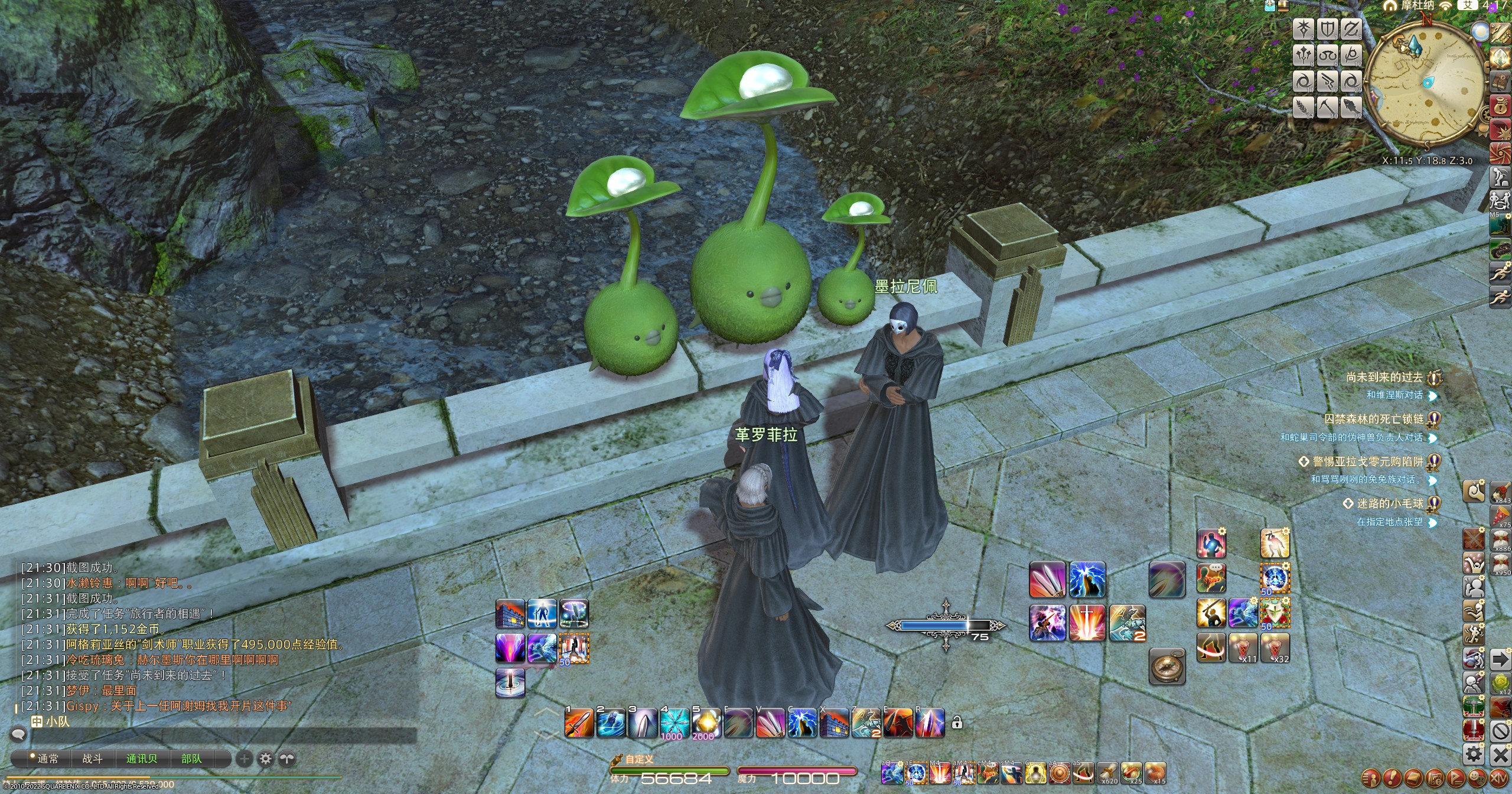
Task: Choose the pickaxe job icon
Action: (1327, 107)
